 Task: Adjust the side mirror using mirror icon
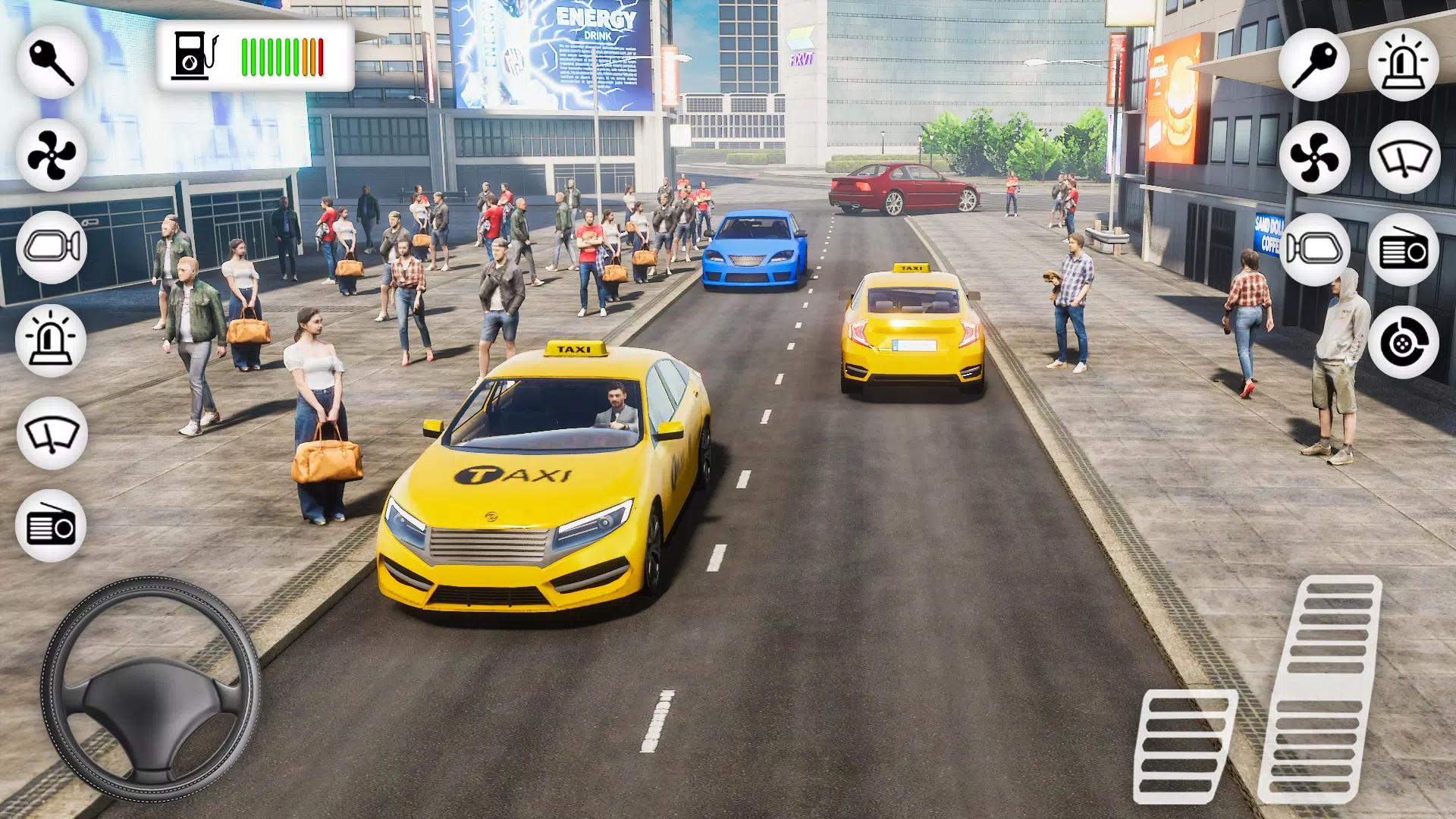(x=1316, y=246)
